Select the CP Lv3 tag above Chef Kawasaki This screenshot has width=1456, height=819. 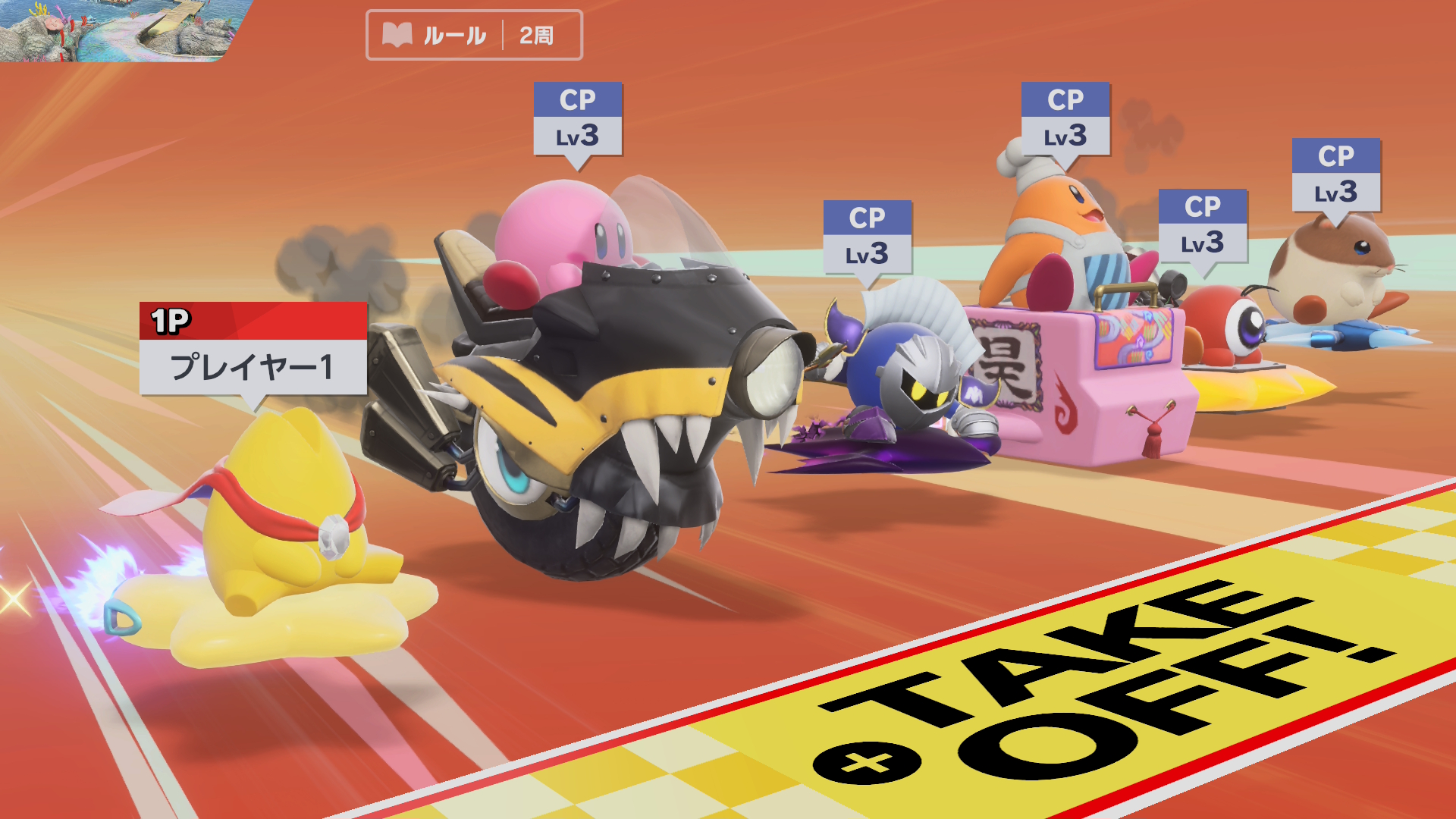pos(1065,118)
